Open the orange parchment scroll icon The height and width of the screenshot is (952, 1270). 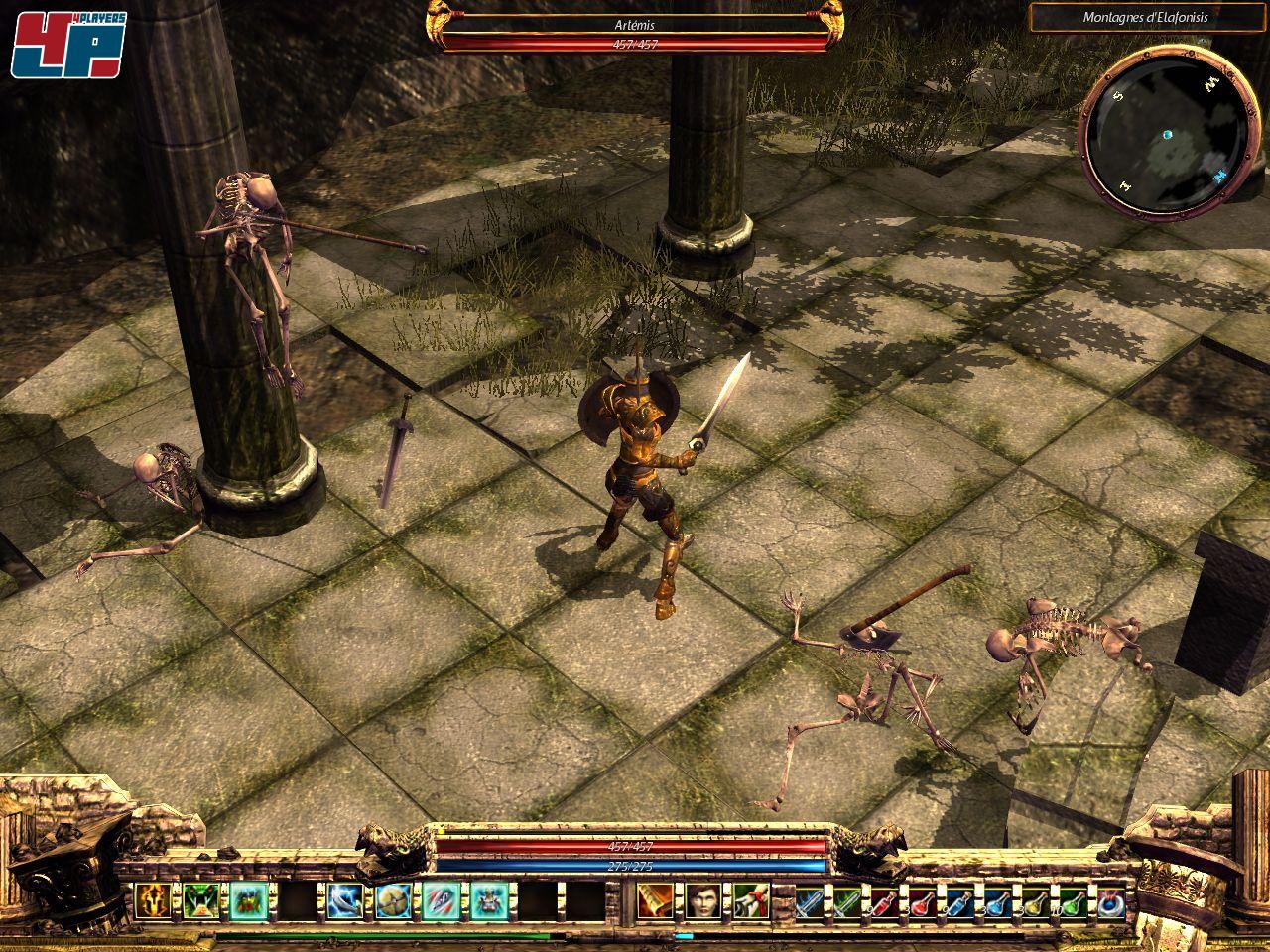(654, 900)
